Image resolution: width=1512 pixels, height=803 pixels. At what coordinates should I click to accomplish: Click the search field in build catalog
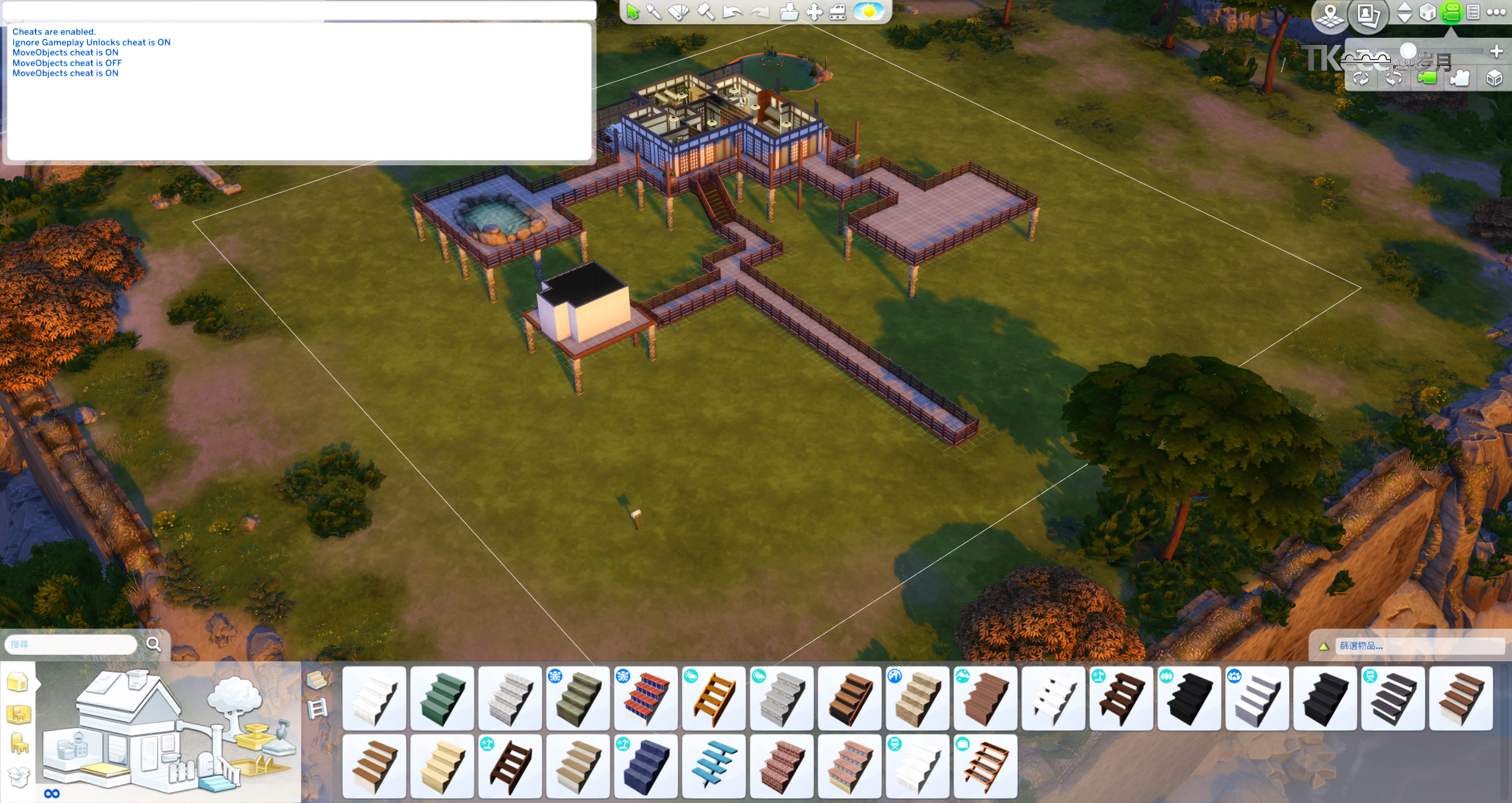[71, 644]
